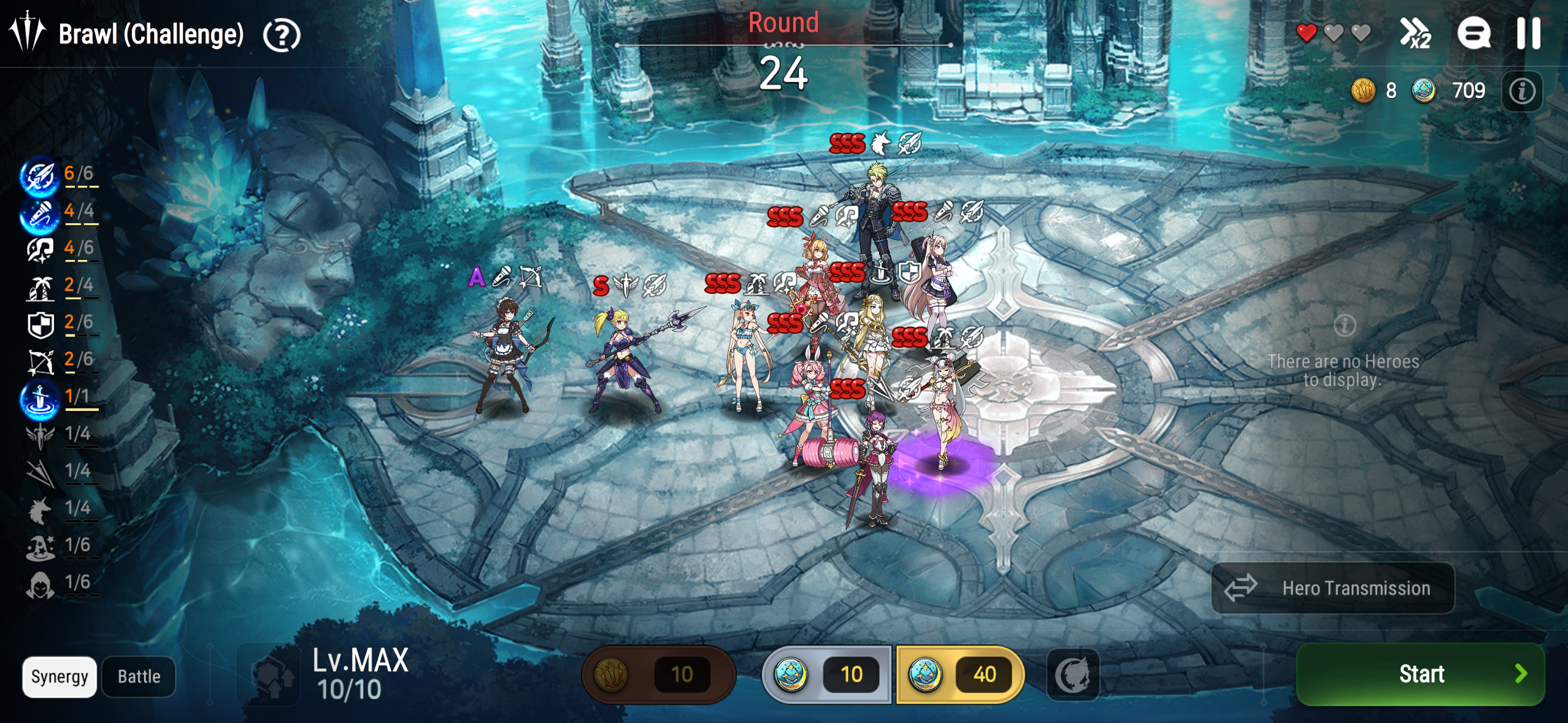Start the battle round
The height and width of the screenshot is (723, 1568).
[1420, 674]
